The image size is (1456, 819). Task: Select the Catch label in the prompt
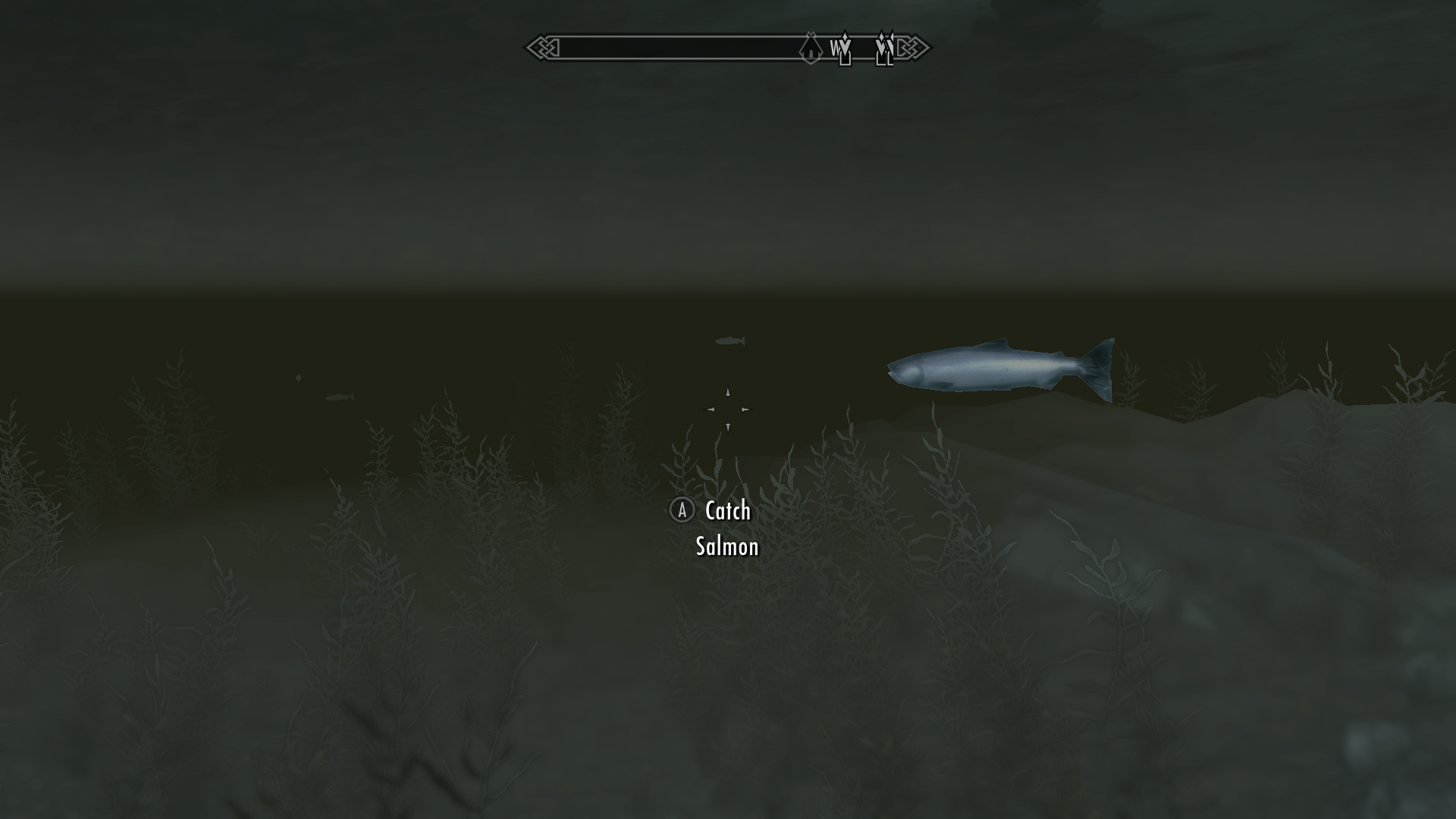point(725,511)
